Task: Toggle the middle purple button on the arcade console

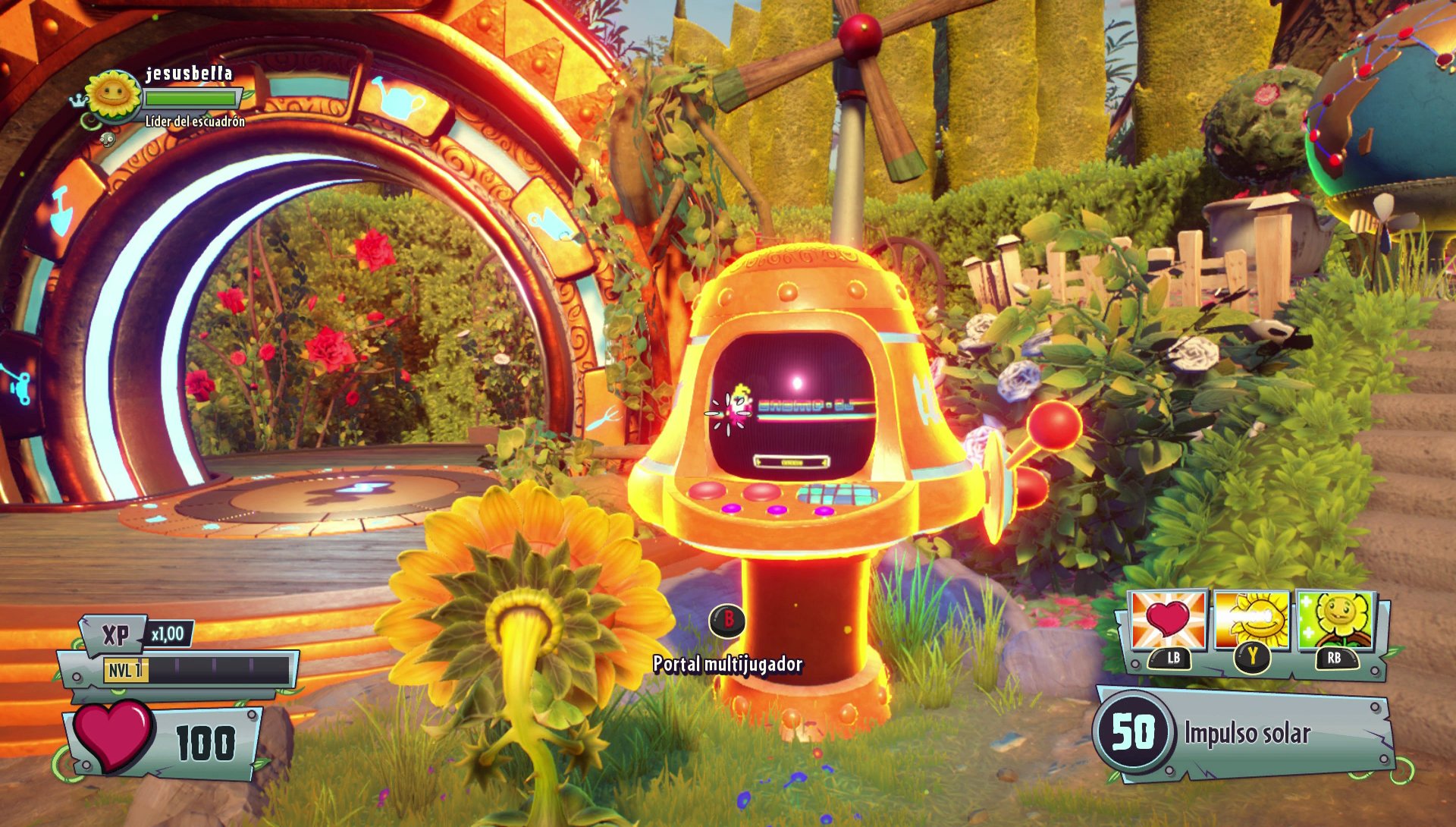Action: click(x=777, y=510)
